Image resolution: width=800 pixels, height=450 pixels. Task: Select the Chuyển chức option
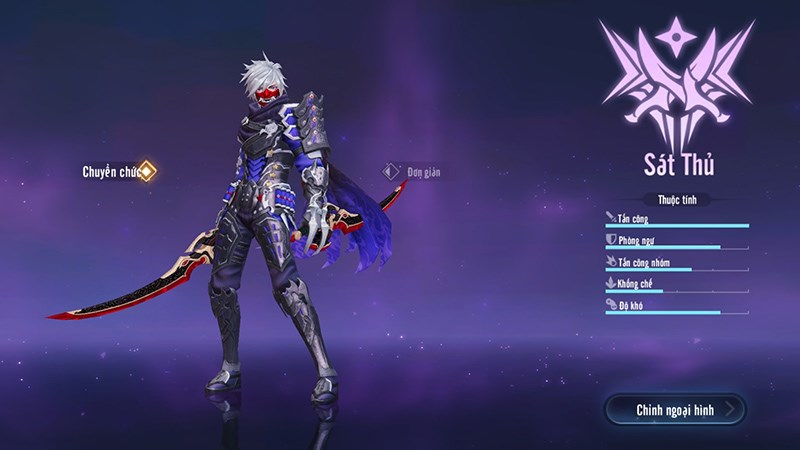pyautogui.click(x=118, y=171)
